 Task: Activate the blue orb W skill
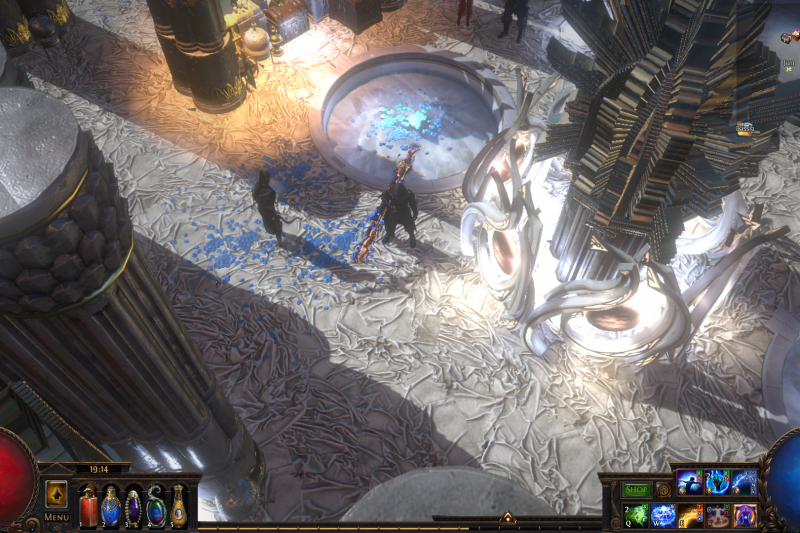click(x=664, y=516)
